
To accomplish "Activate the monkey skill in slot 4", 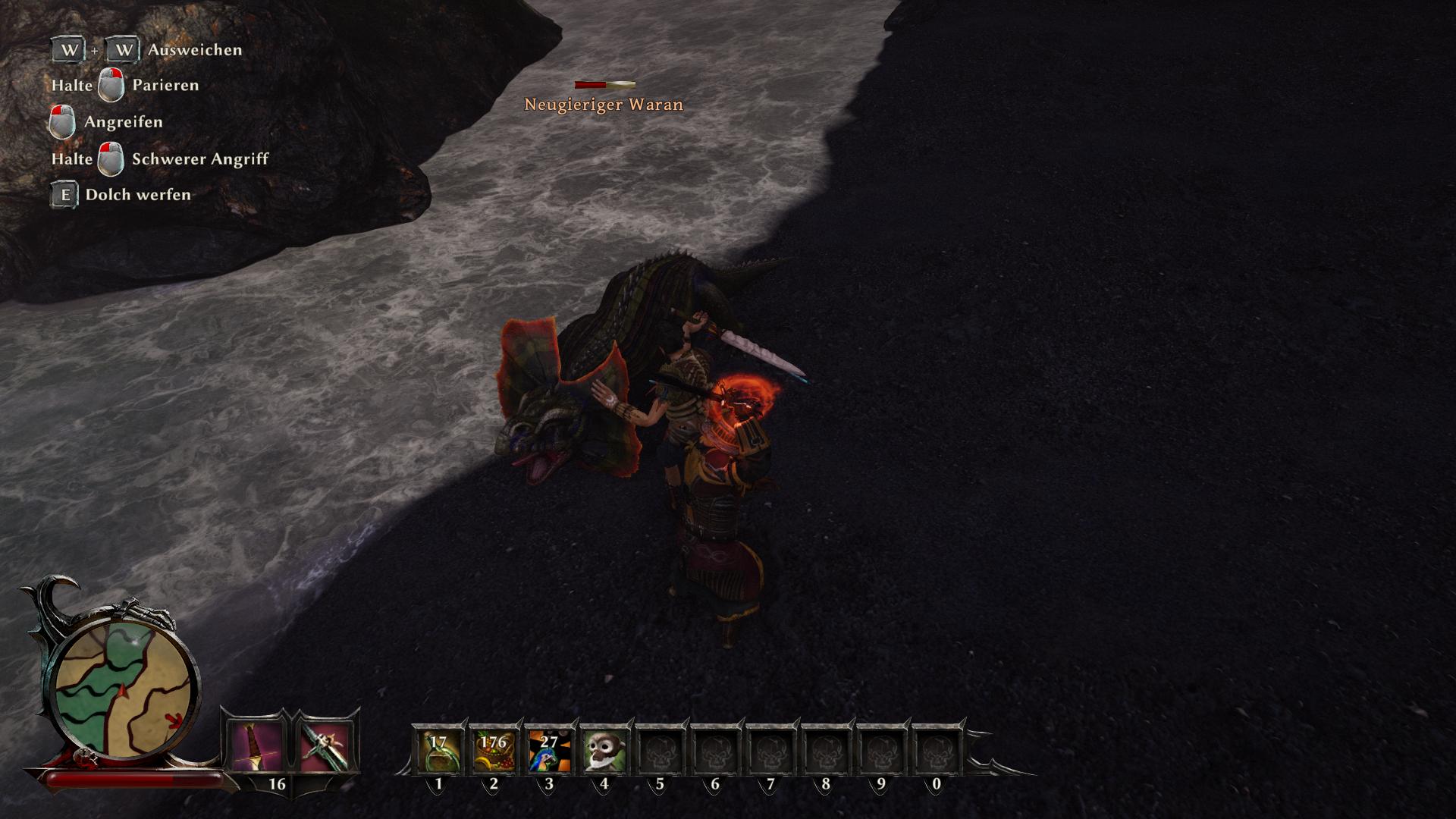I will pos(604,750).
